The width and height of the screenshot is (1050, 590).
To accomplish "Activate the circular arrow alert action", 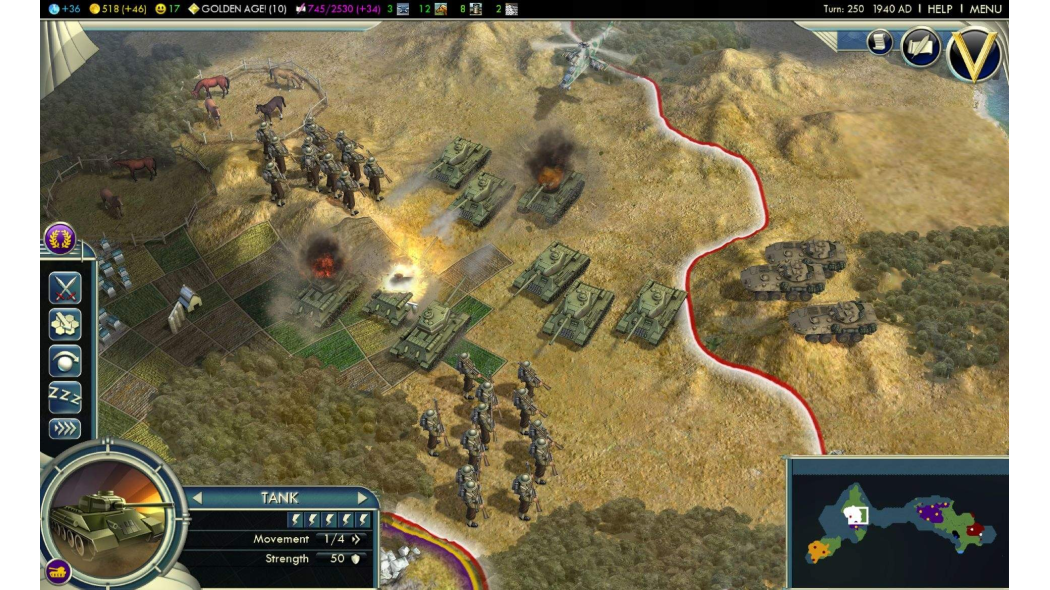I will click(65, 361).
